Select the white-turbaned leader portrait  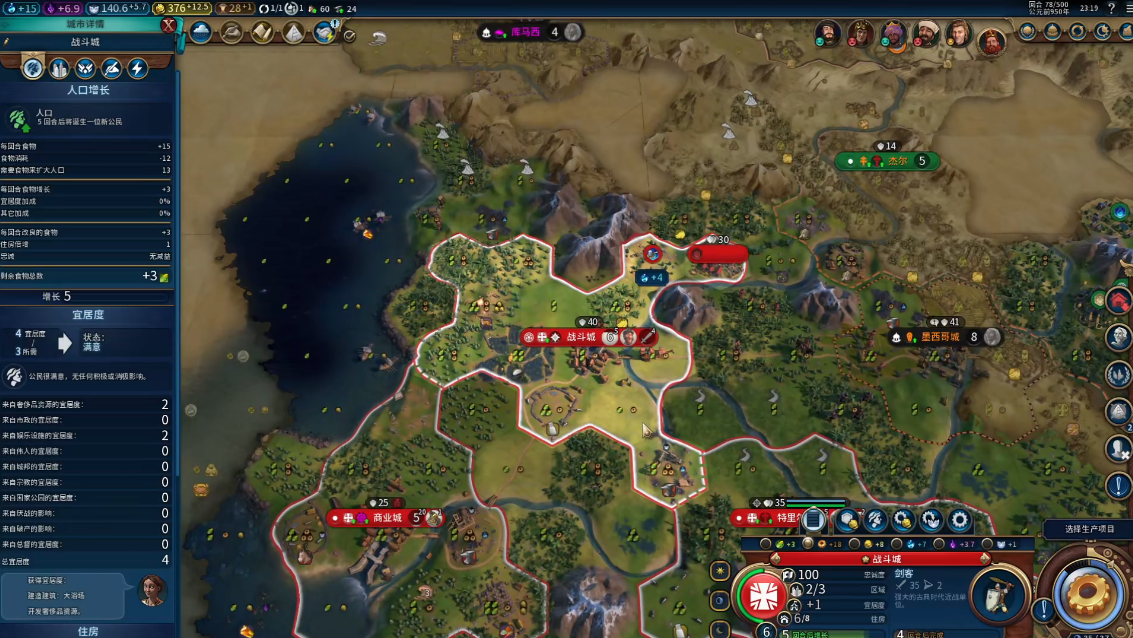(926, 34)
